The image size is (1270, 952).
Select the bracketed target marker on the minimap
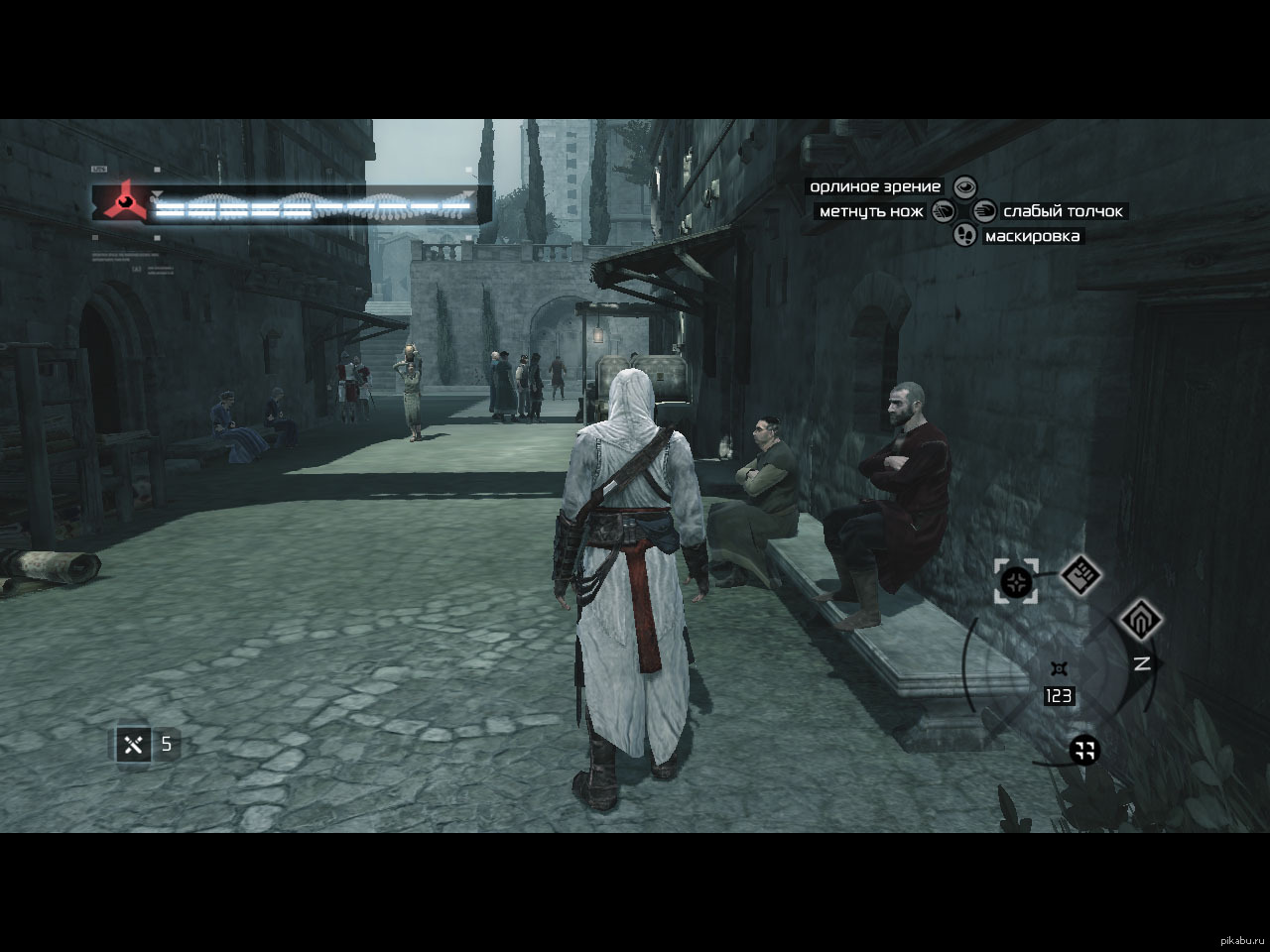click(x=1017, y=581)
